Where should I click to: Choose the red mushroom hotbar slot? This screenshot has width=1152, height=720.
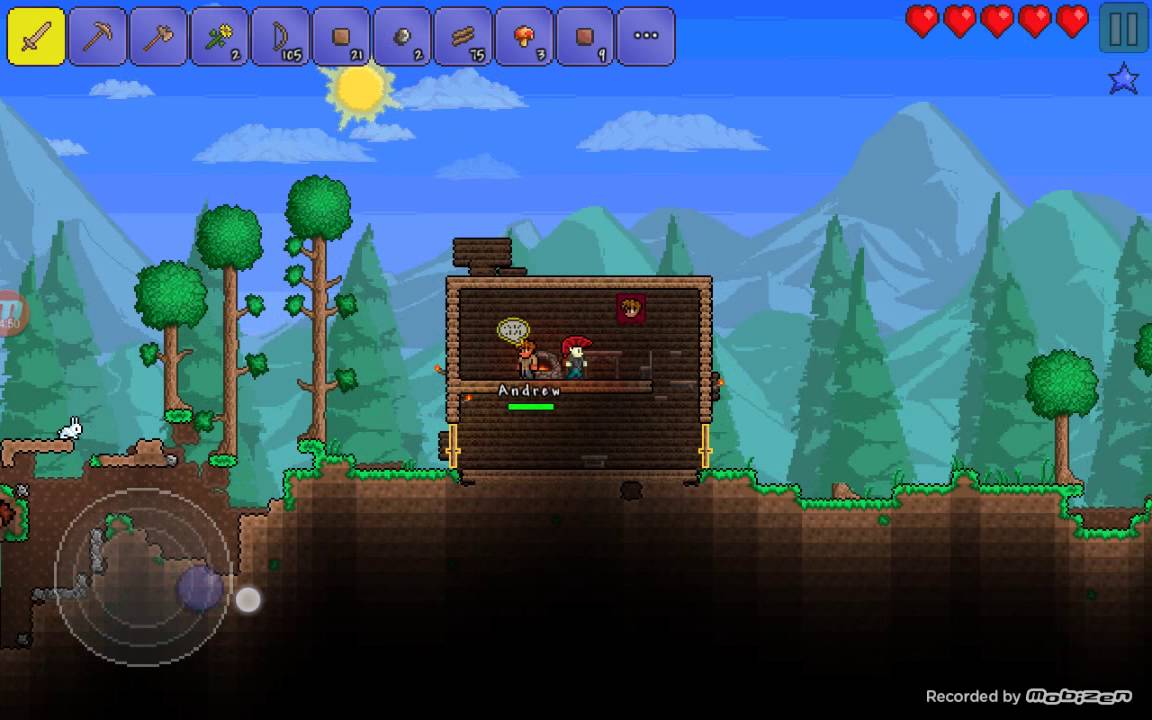point(525,37)
